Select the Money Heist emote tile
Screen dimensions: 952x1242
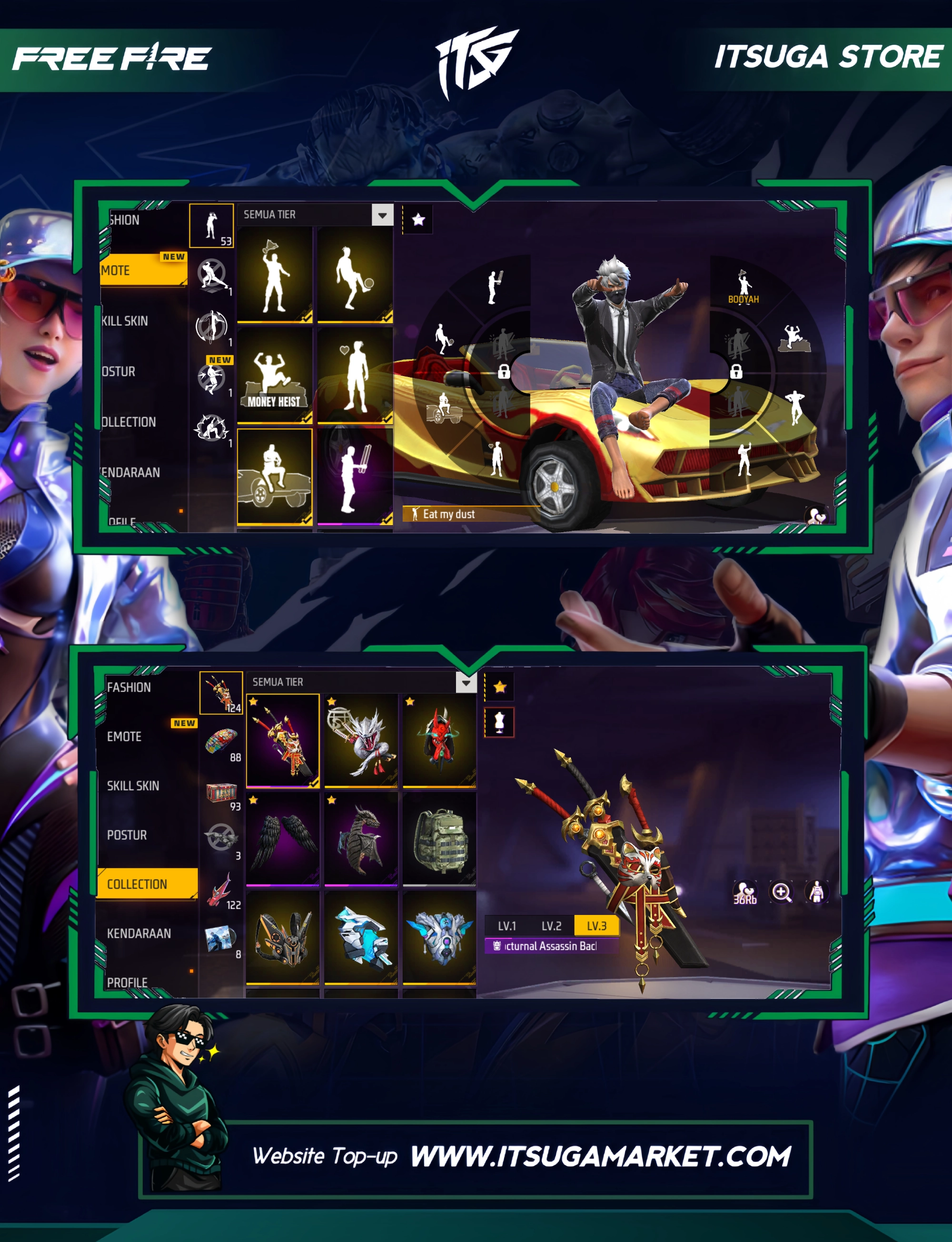[275, 375]
